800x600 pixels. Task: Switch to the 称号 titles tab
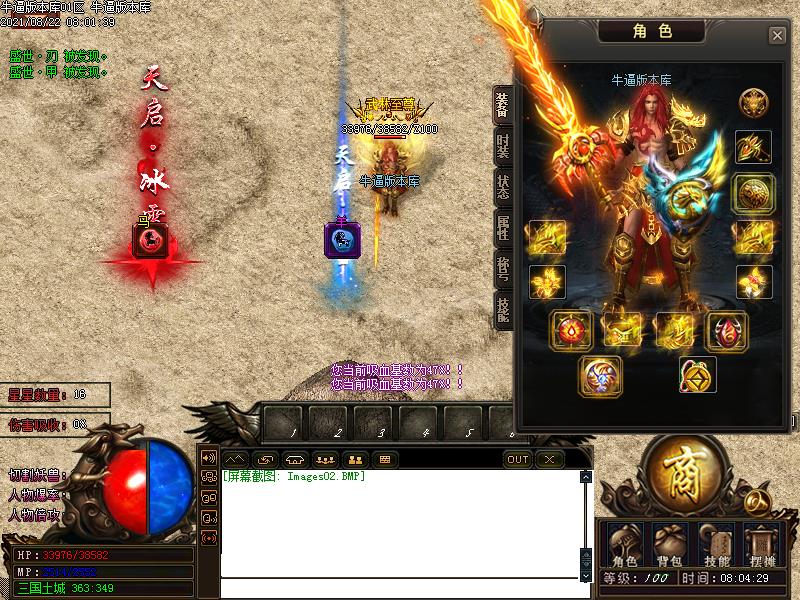click(503, 270)
